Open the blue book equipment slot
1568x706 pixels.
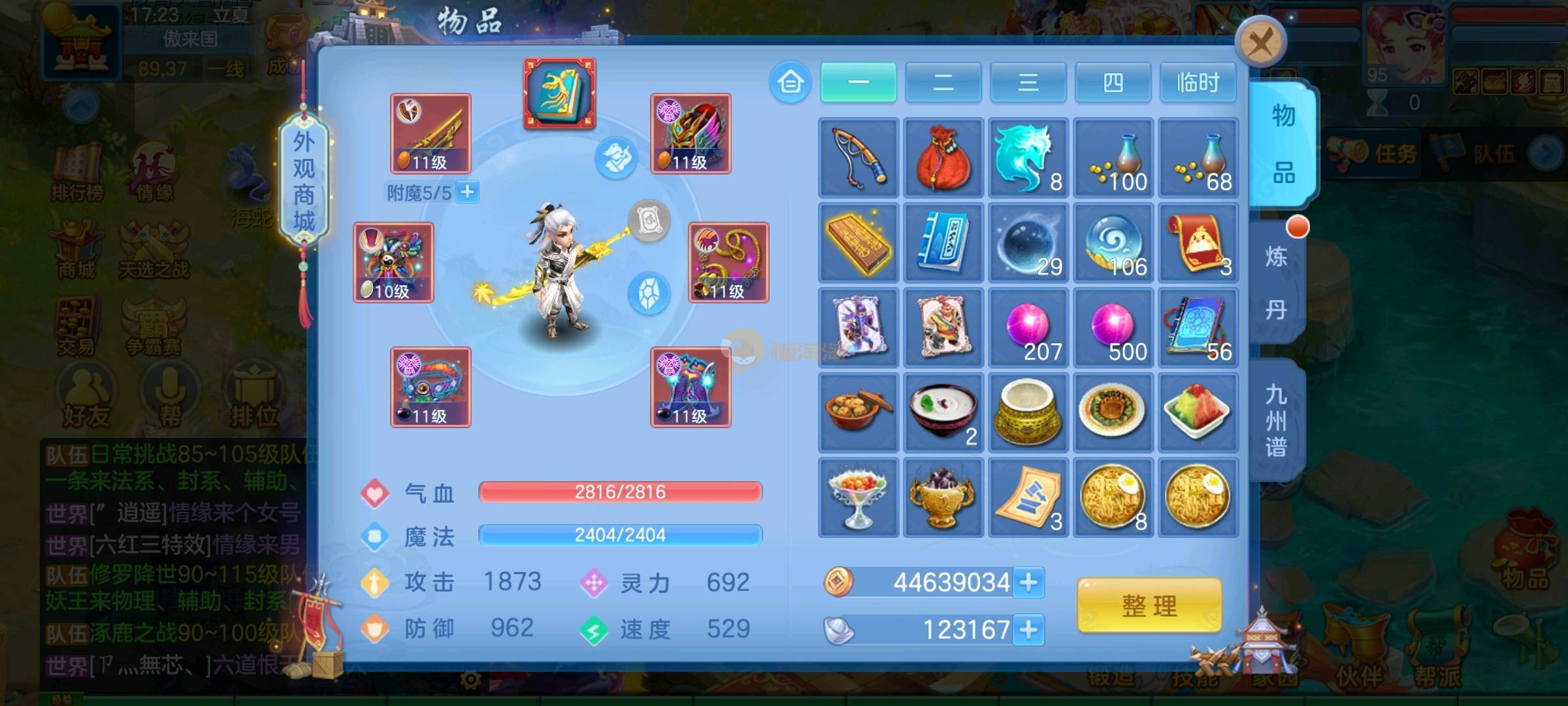click(x=559, y=93)
